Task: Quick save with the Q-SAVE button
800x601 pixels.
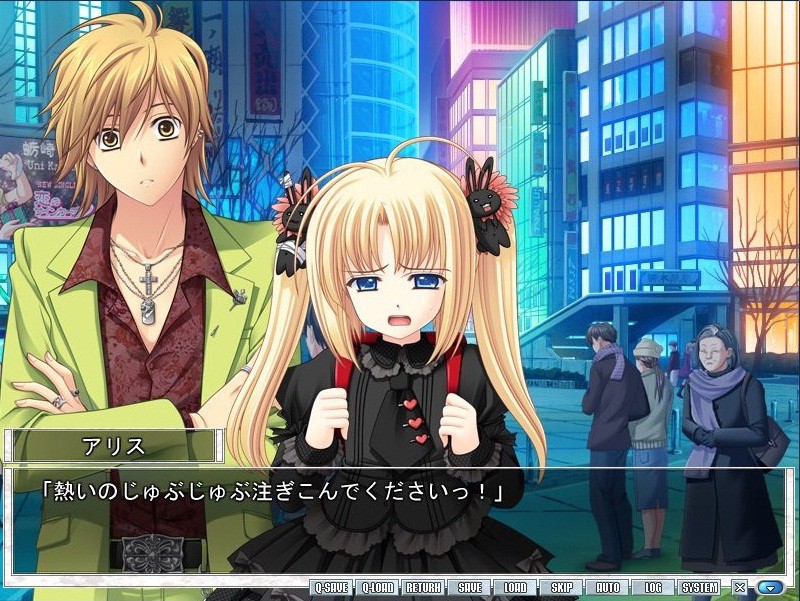Action: pyautogui.click(x=330, y=588)
